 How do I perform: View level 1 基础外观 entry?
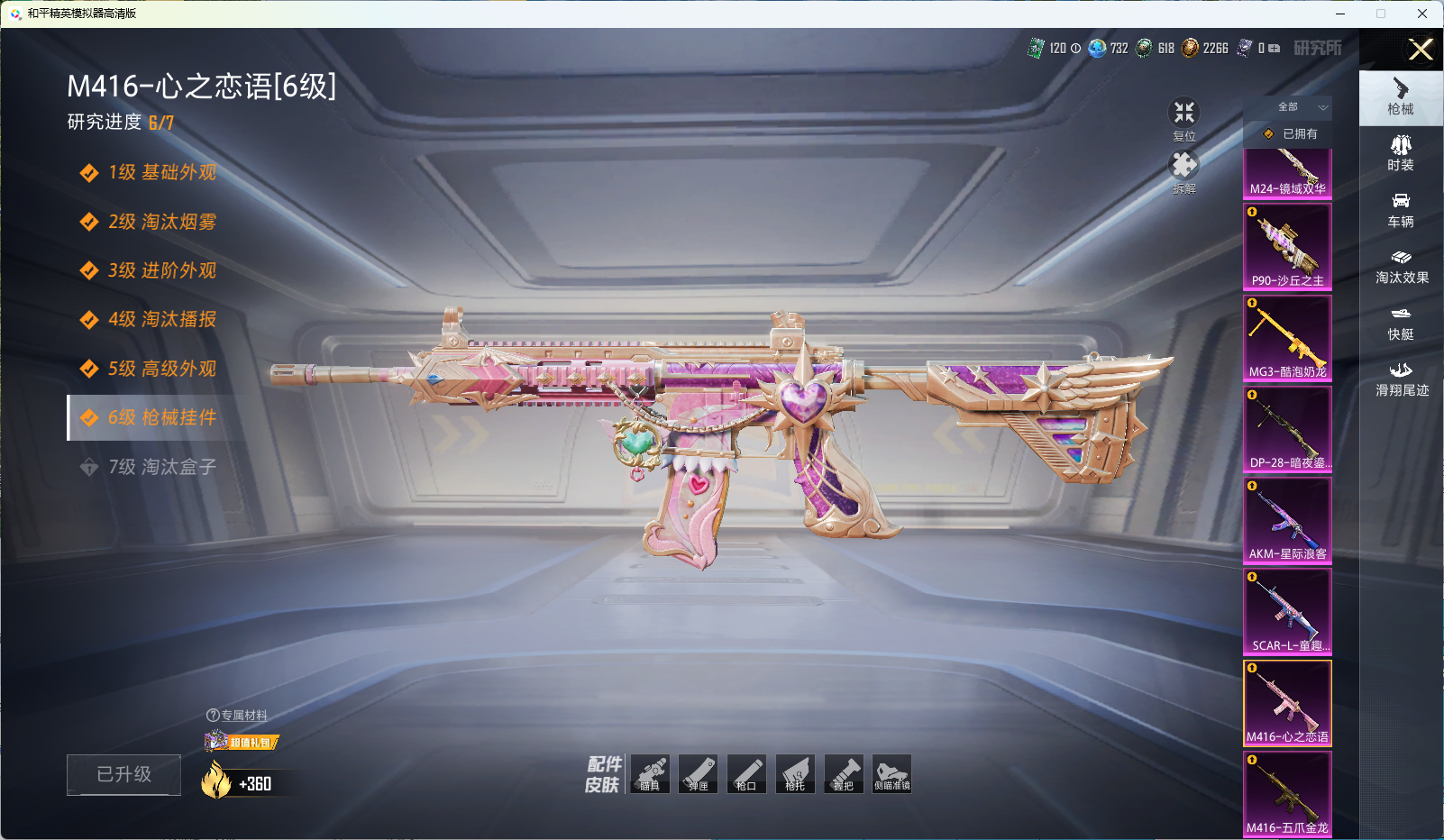pos(160,172)
